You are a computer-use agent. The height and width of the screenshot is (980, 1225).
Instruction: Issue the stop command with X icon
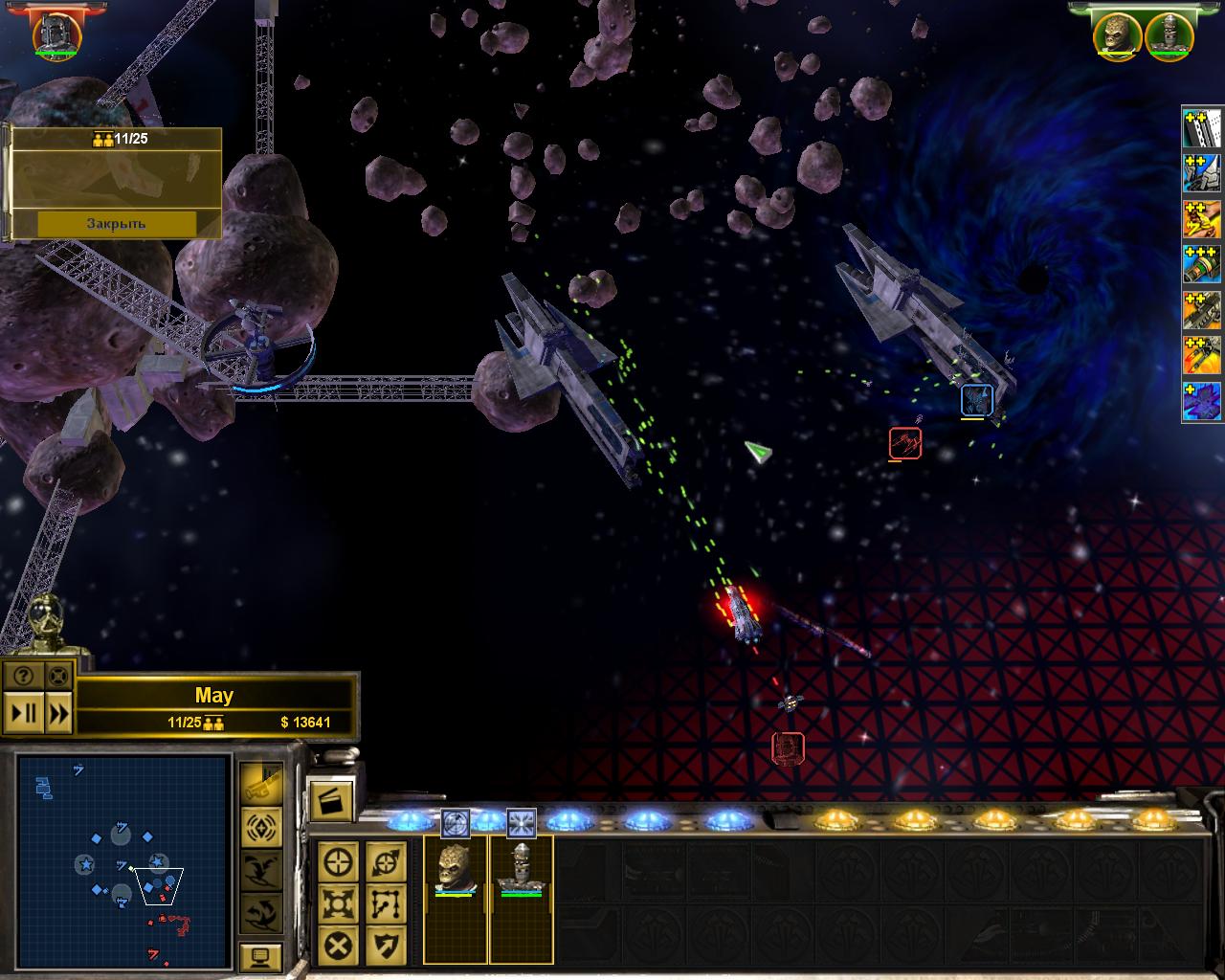pos(339,947)
